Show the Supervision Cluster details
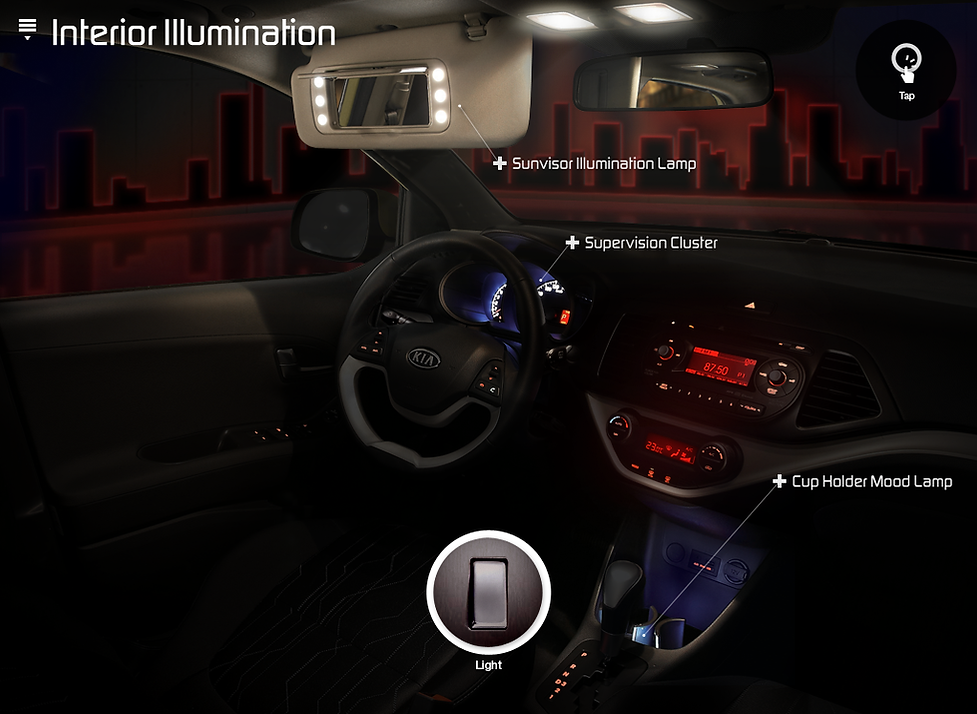This screenshot has width=977, height=714. click(x=572, y=243)
